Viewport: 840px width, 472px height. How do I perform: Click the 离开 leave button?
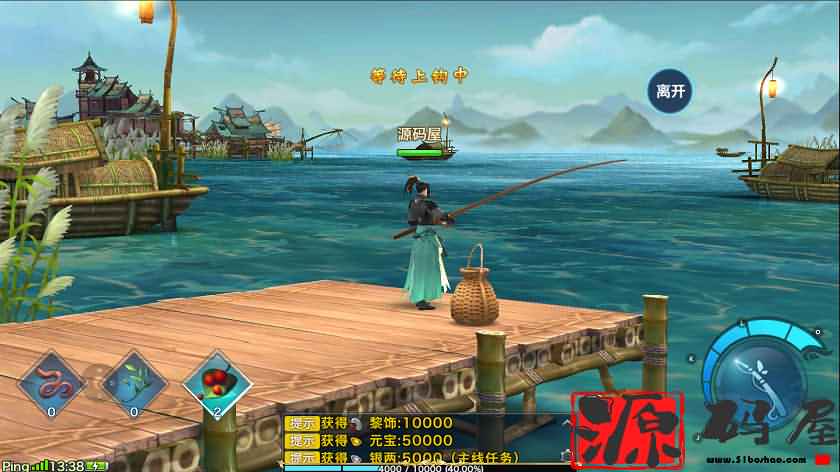pyautogui.click(x=670, y=91)
